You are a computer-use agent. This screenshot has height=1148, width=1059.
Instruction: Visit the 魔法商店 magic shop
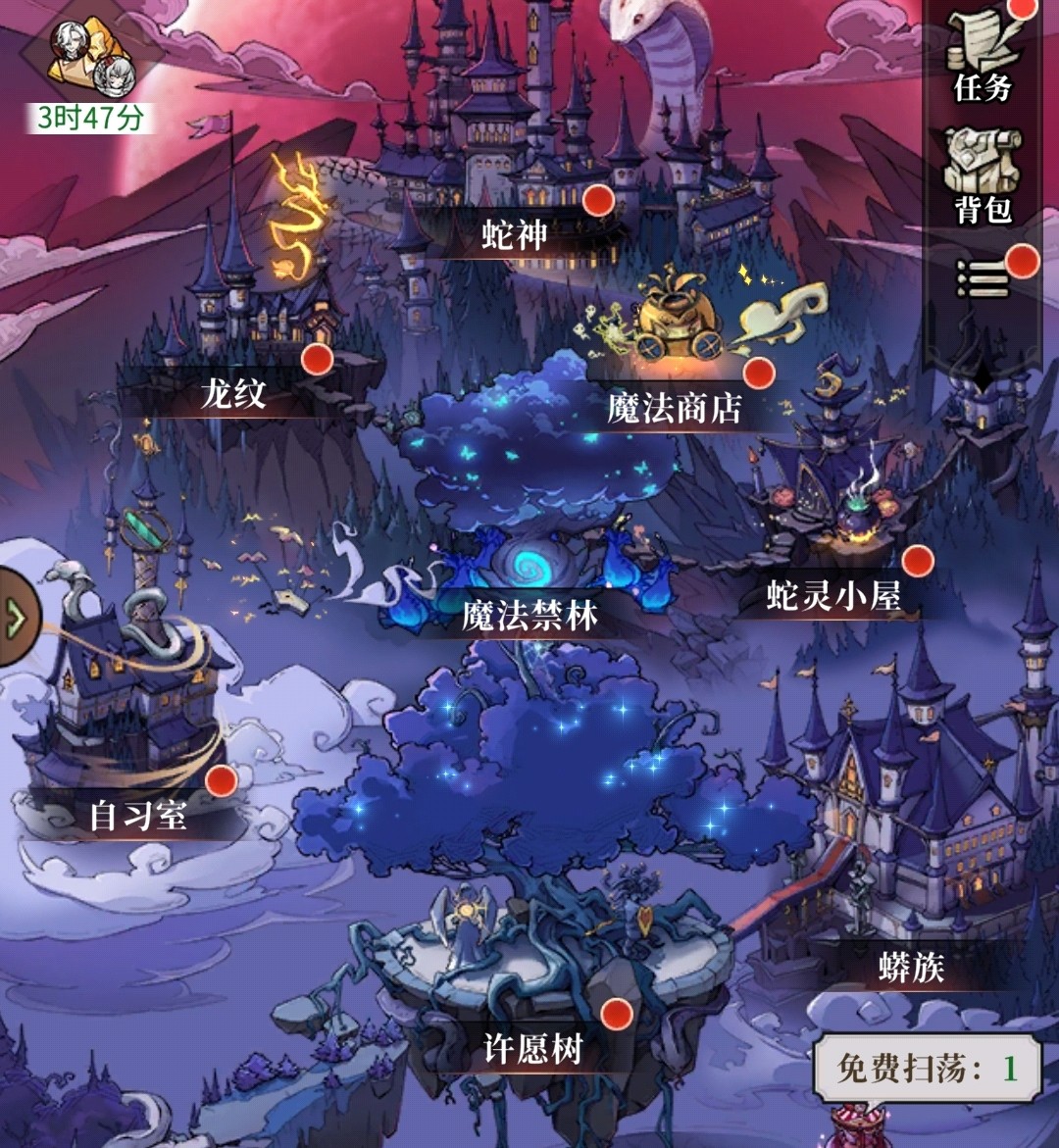point(675,407)
